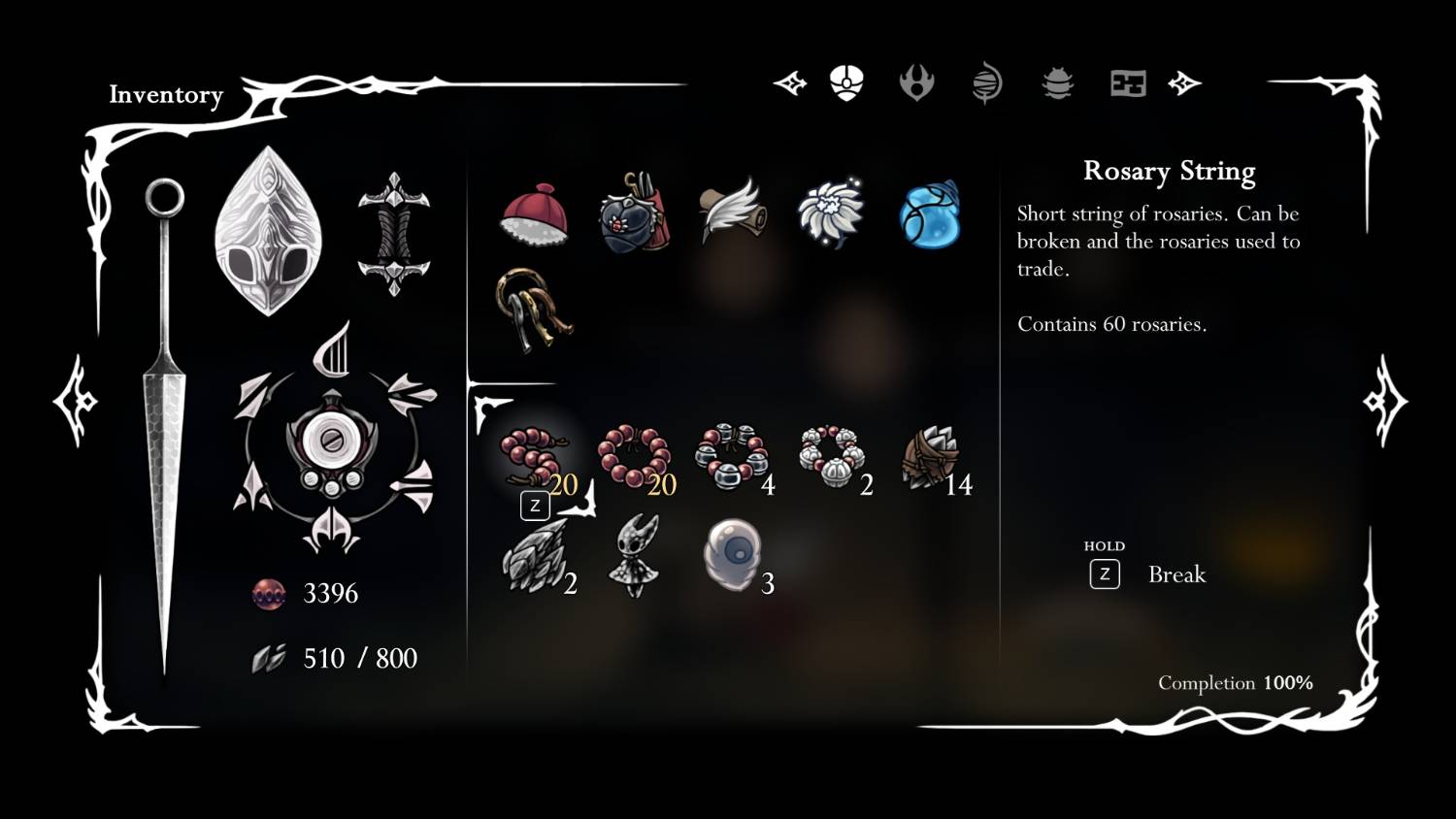Select the red cap item

534,213
